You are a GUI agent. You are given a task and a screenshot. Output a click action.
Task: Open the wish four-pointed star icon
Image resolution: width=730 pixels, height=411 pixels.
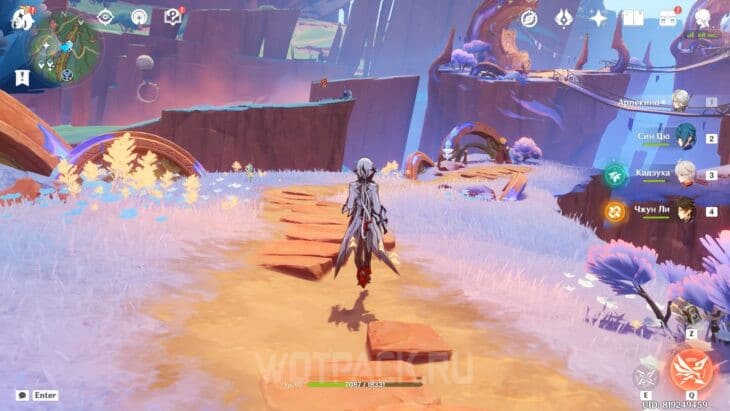click(x=598, y=18)
